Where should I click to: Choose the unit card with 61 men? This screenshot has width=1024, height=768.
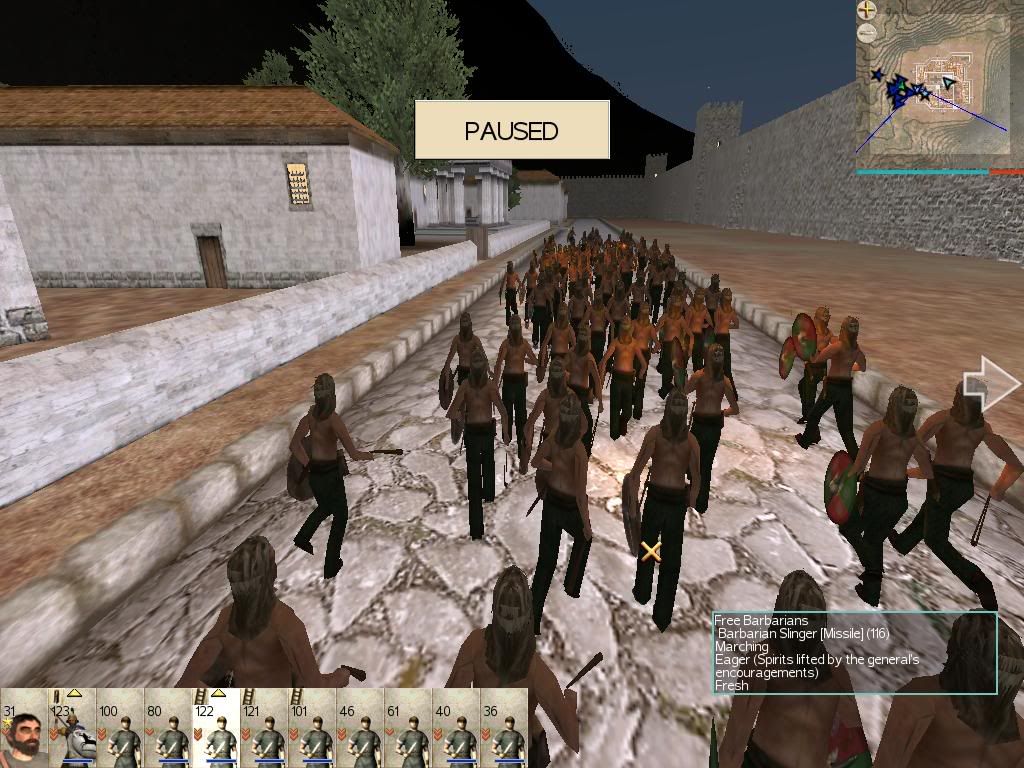click(408, 728)
